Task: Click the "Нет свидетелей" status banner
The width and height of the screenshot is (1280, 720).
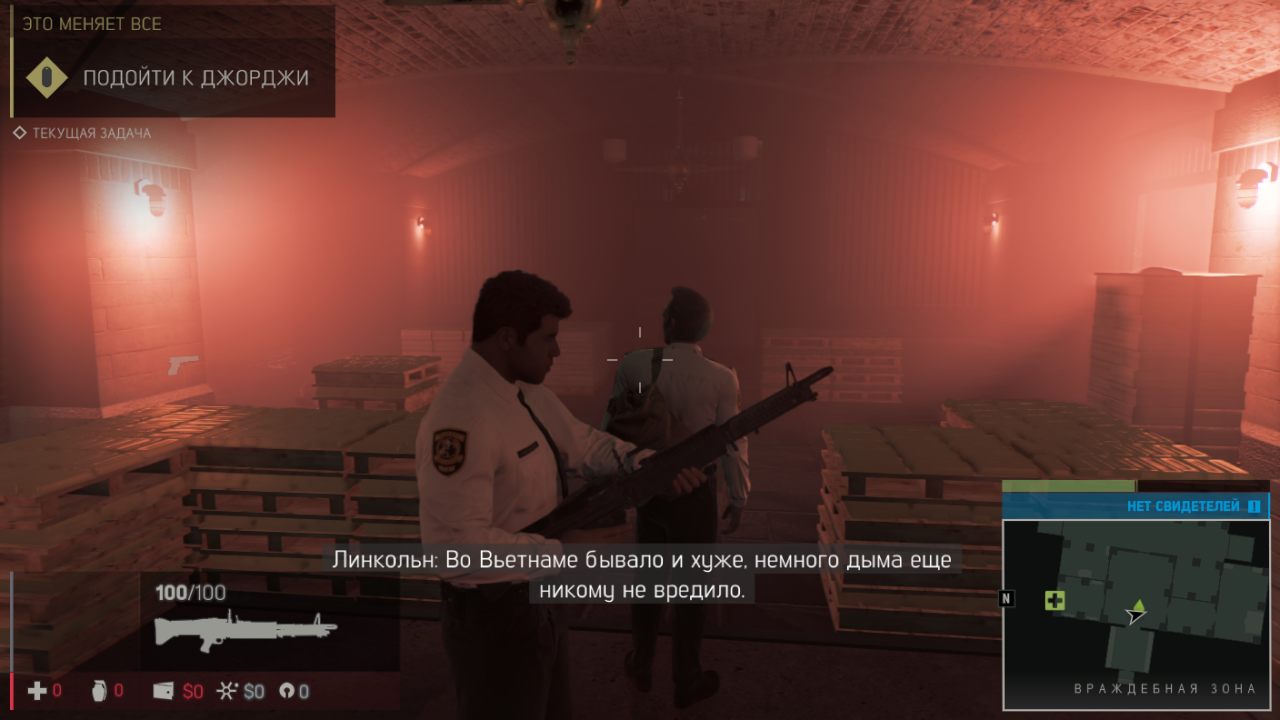Action: click(1135, 506)
